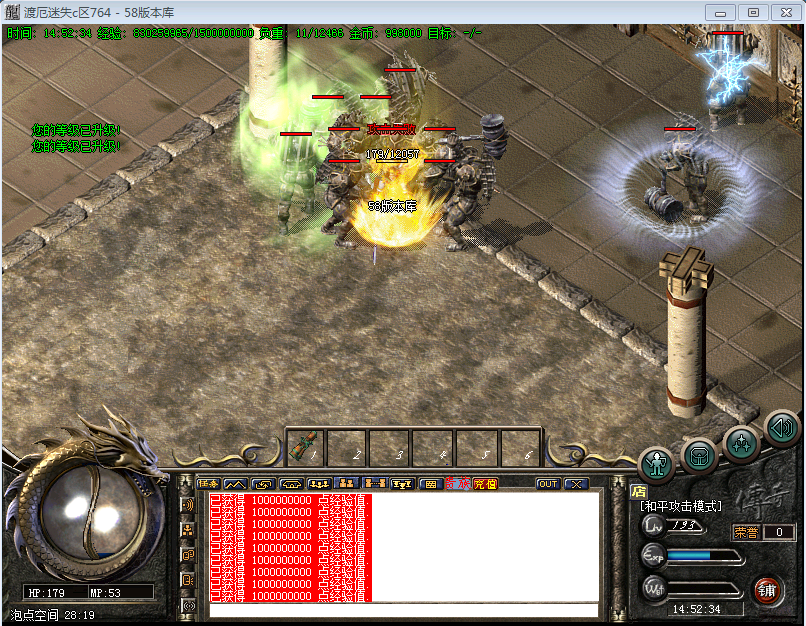The height and width of the screenshot is (626, 806).
Task: Open the red 铺 shop round button
Action: [768, 589]
